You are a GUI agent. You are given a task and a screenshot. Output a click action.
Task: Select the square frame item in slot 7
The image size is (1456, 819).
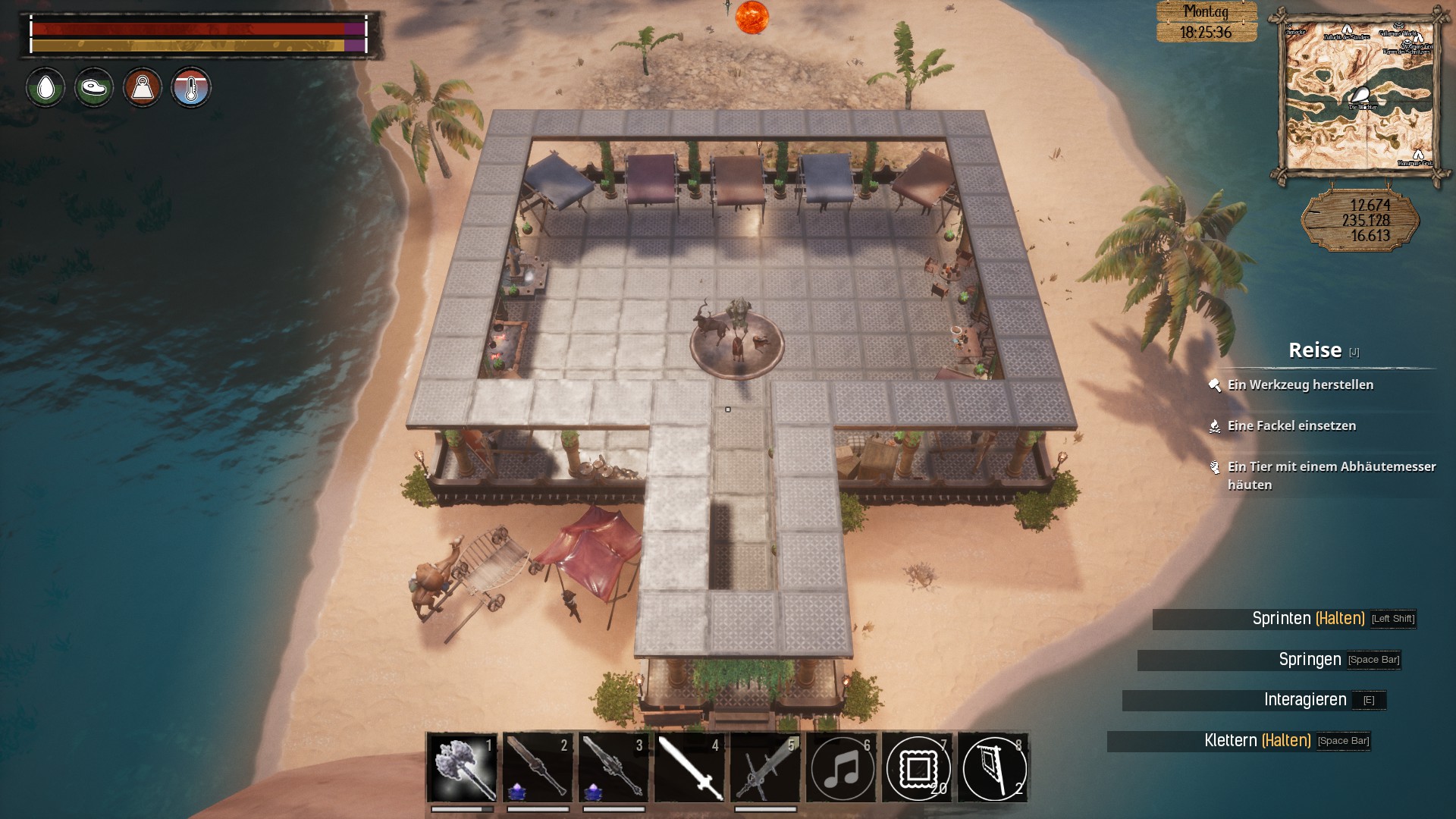(x=918, y=768)
